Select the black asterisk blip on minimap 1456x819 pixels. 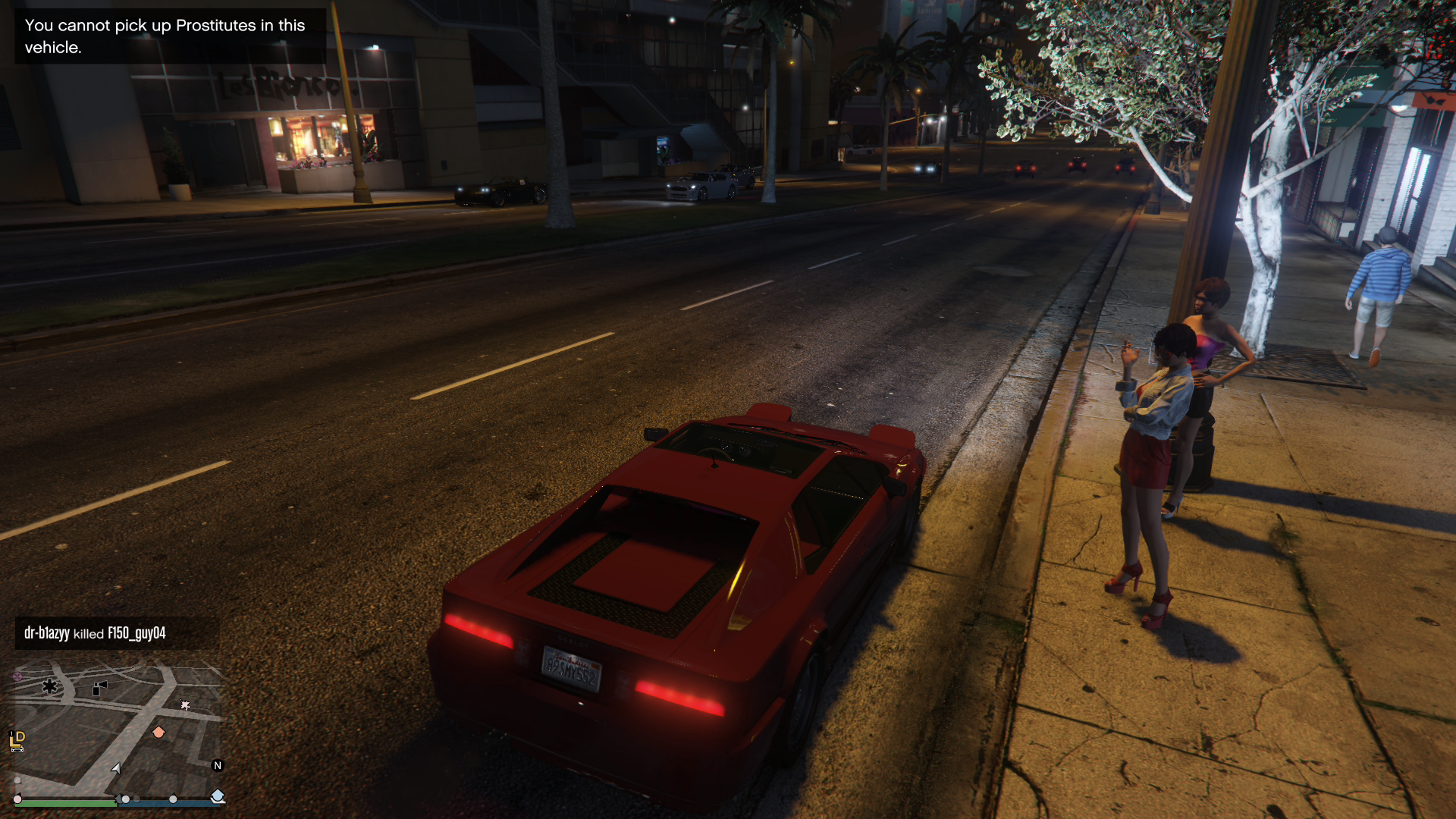50,686
